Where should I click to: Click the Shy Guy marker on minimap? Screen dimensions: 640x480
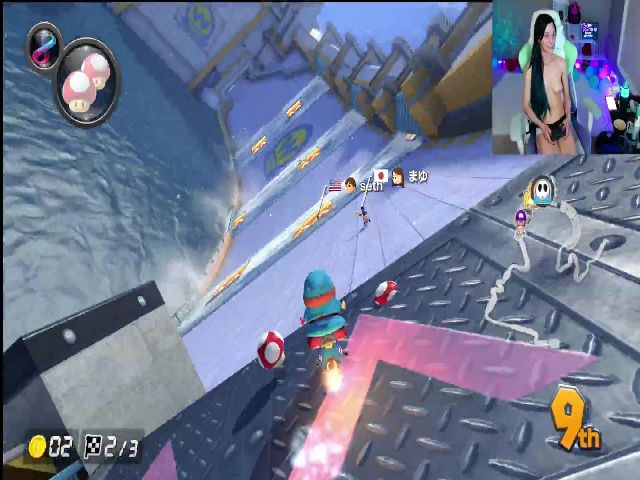coord(543,190)
